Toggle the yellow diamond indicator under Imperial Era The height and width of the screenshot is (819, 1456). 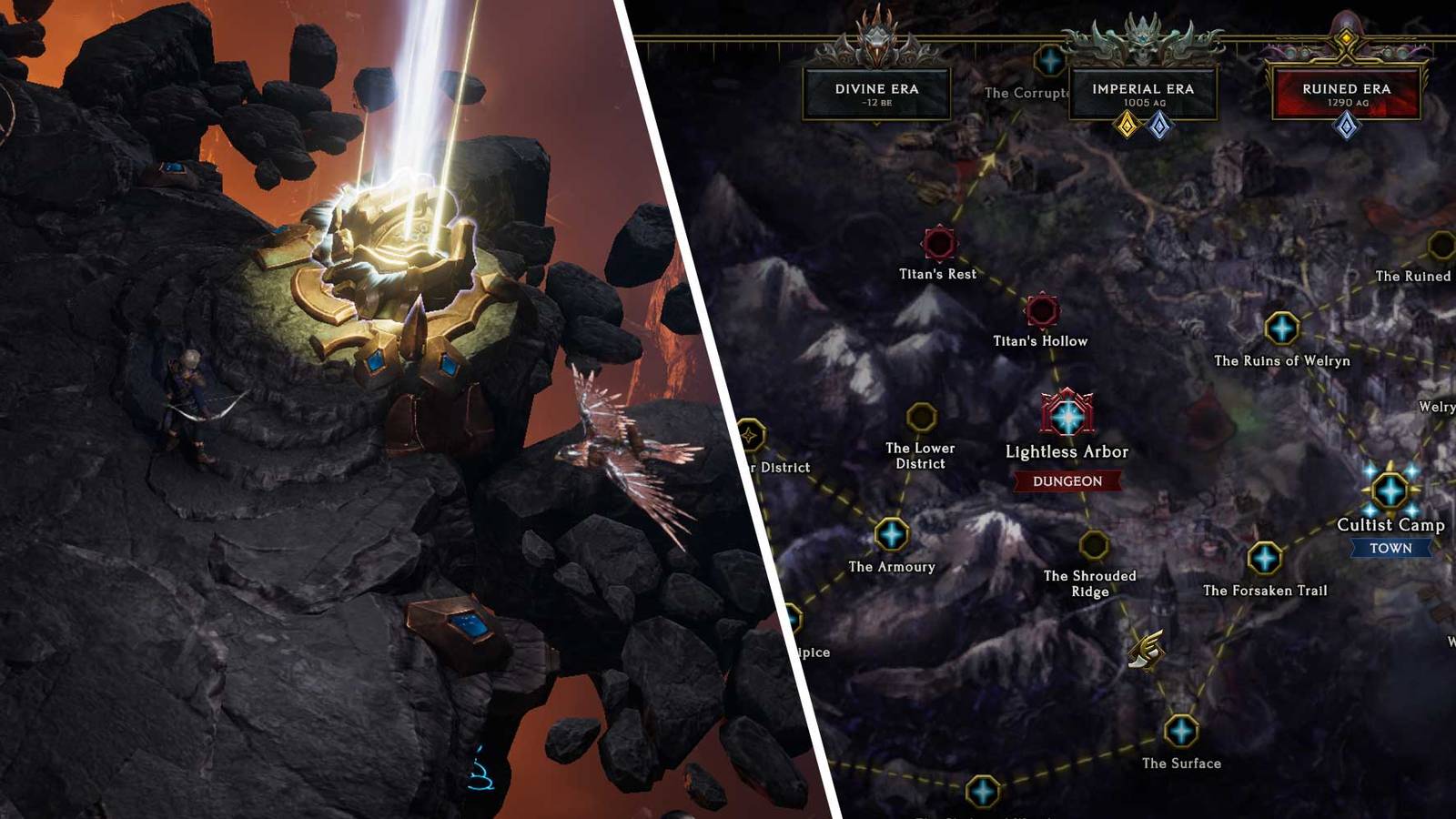pos(1127,126)
